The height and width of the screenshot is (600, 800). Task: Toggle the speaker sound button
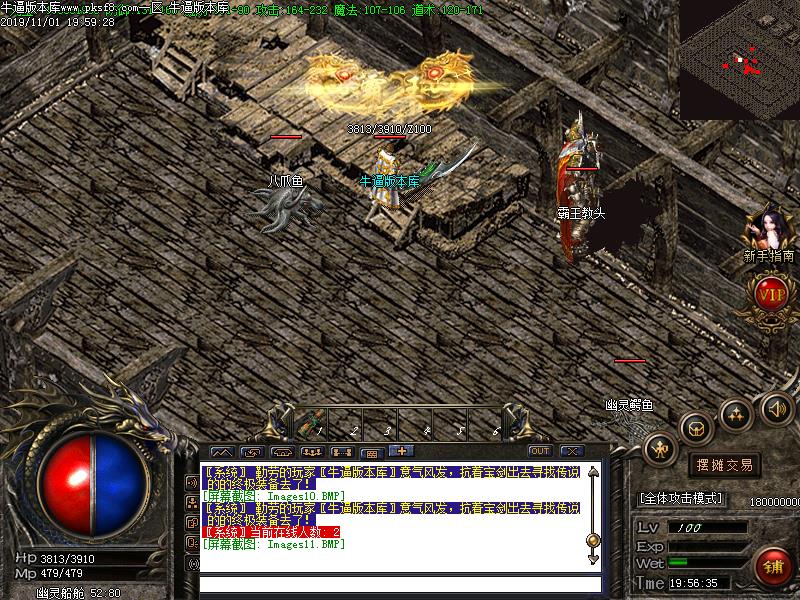coord(776,408)
